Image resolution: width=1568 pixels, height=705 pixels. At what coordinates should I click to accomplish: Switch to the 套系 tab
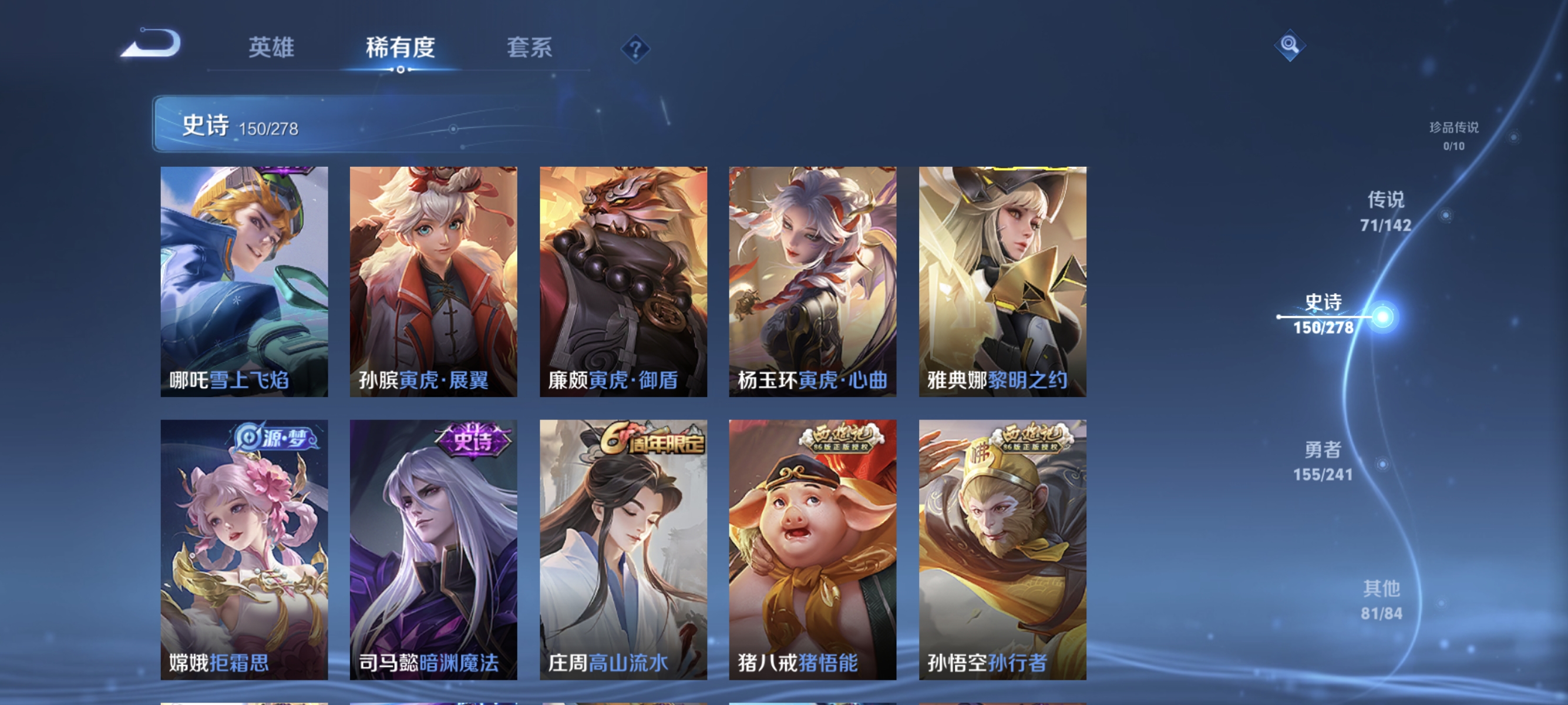coord(529,49)
